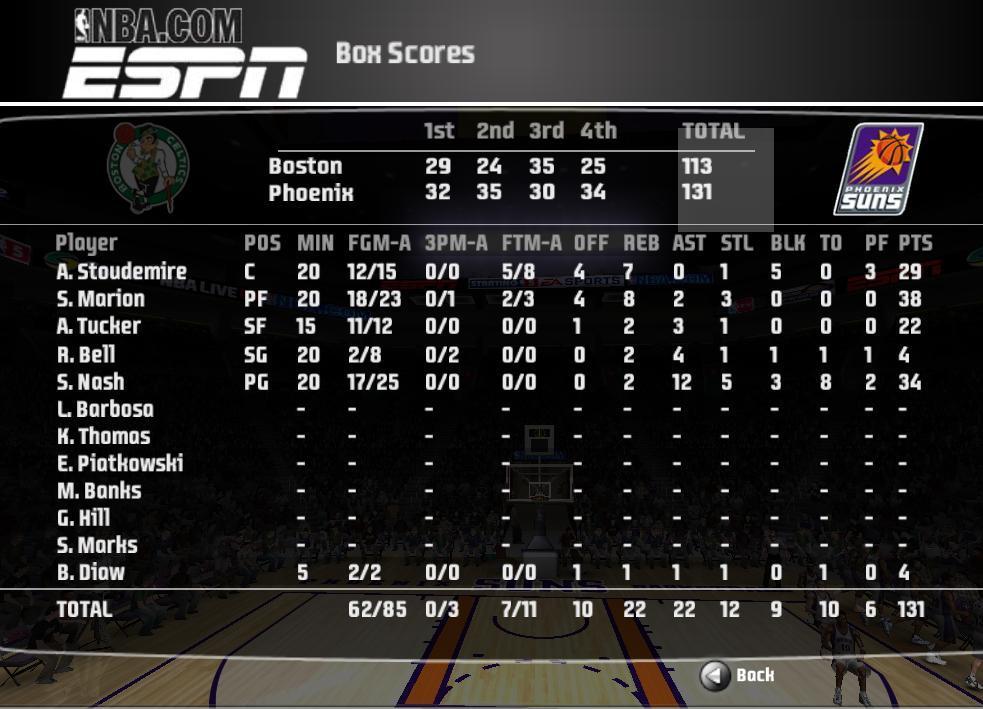Choose the G. Hill player row

tap(83, 518)
